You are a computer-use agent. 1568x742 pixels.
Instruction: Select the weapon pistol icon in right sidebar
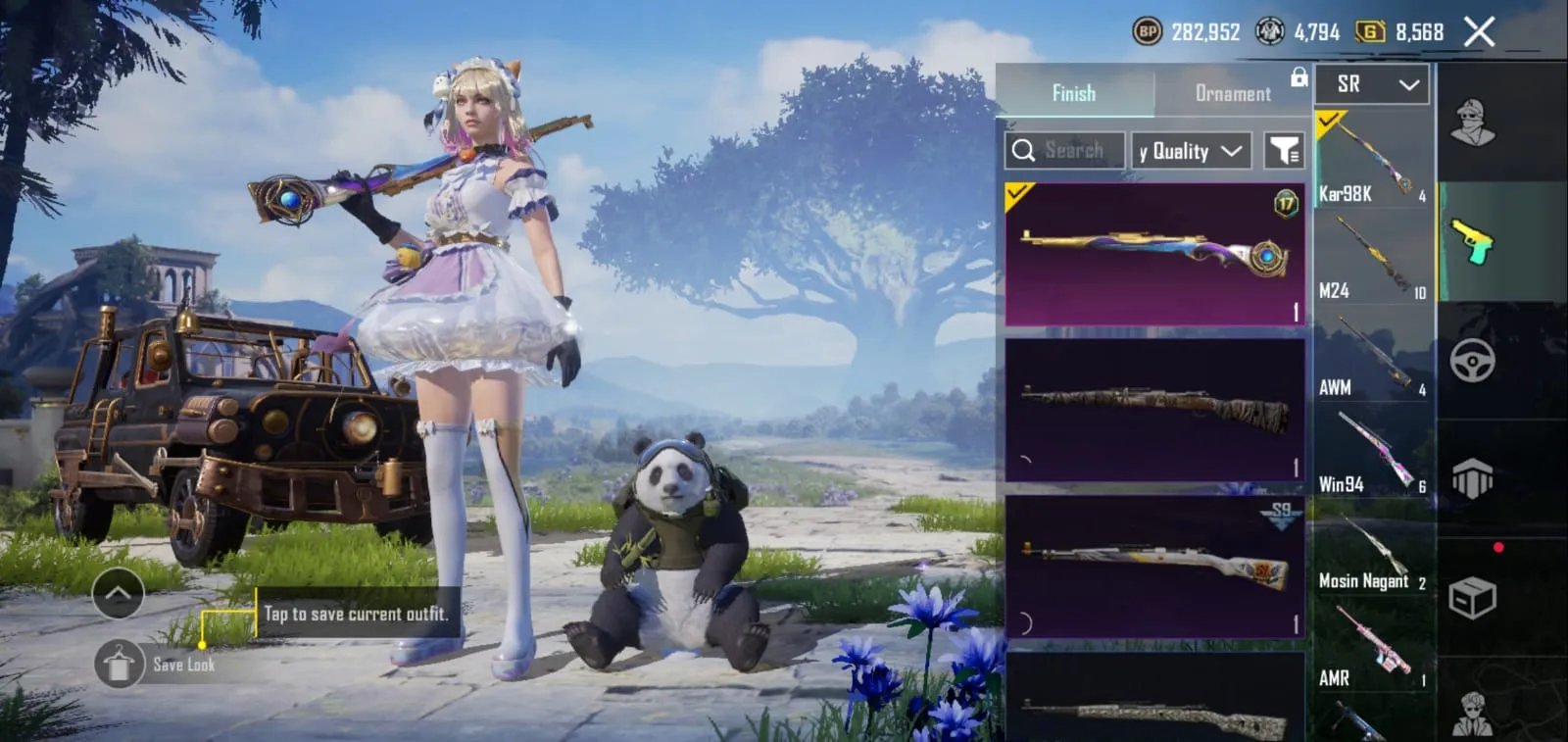tap(1473, 244)
